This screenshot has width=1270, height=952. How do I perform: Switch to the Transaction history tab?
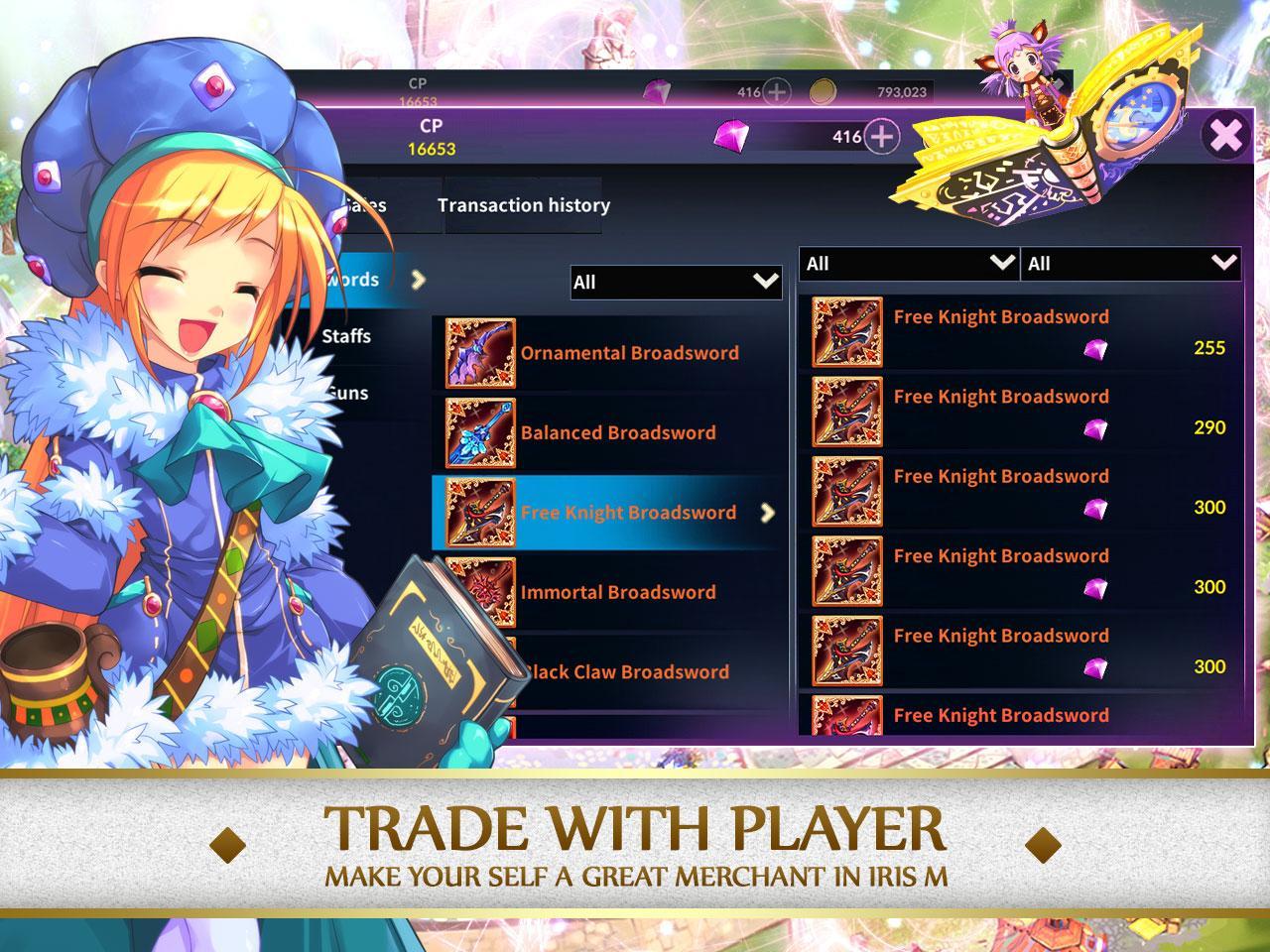524,205
